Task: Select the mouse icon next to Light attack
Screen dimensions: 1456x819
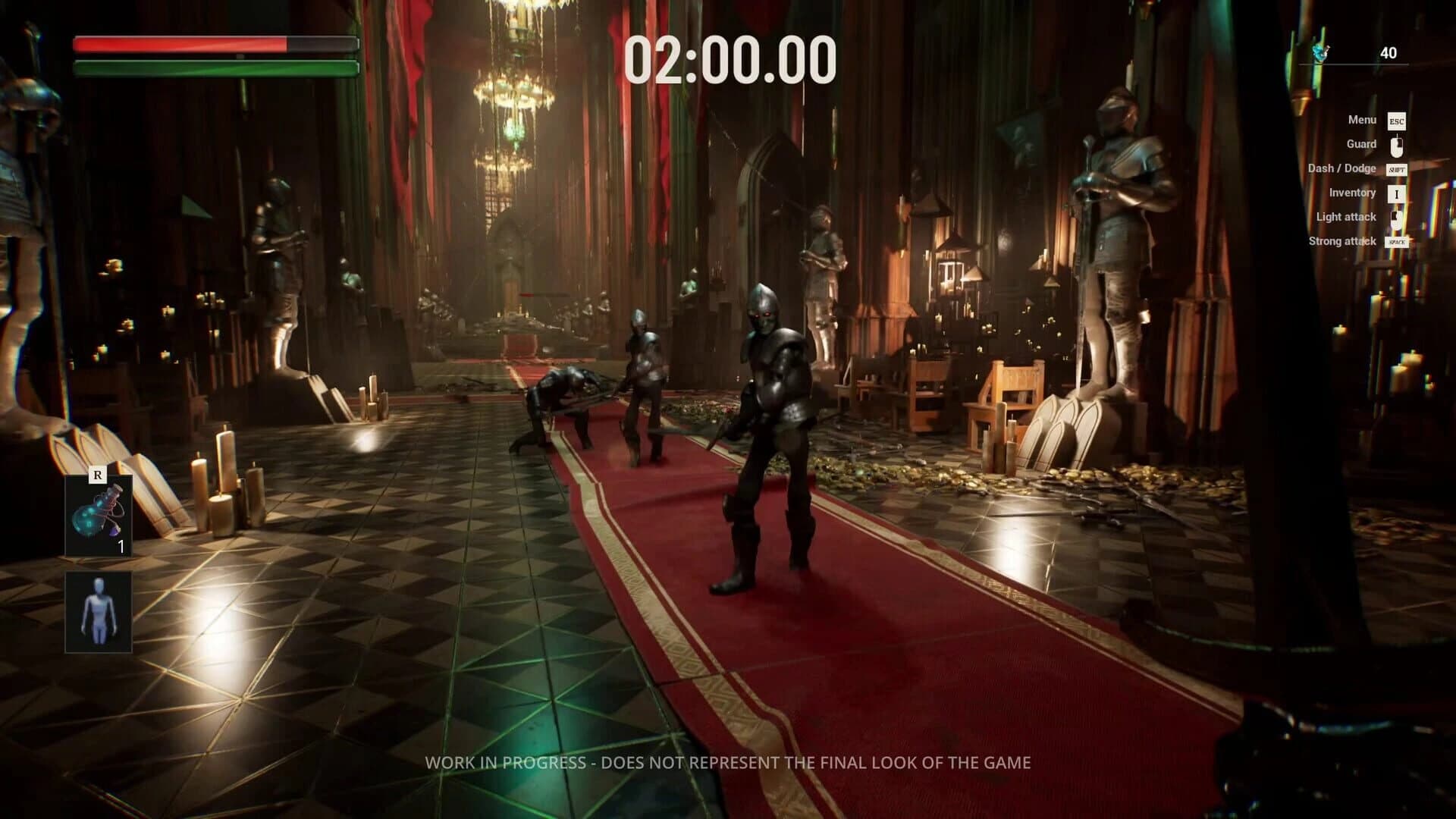Action: pos(1398,217)
